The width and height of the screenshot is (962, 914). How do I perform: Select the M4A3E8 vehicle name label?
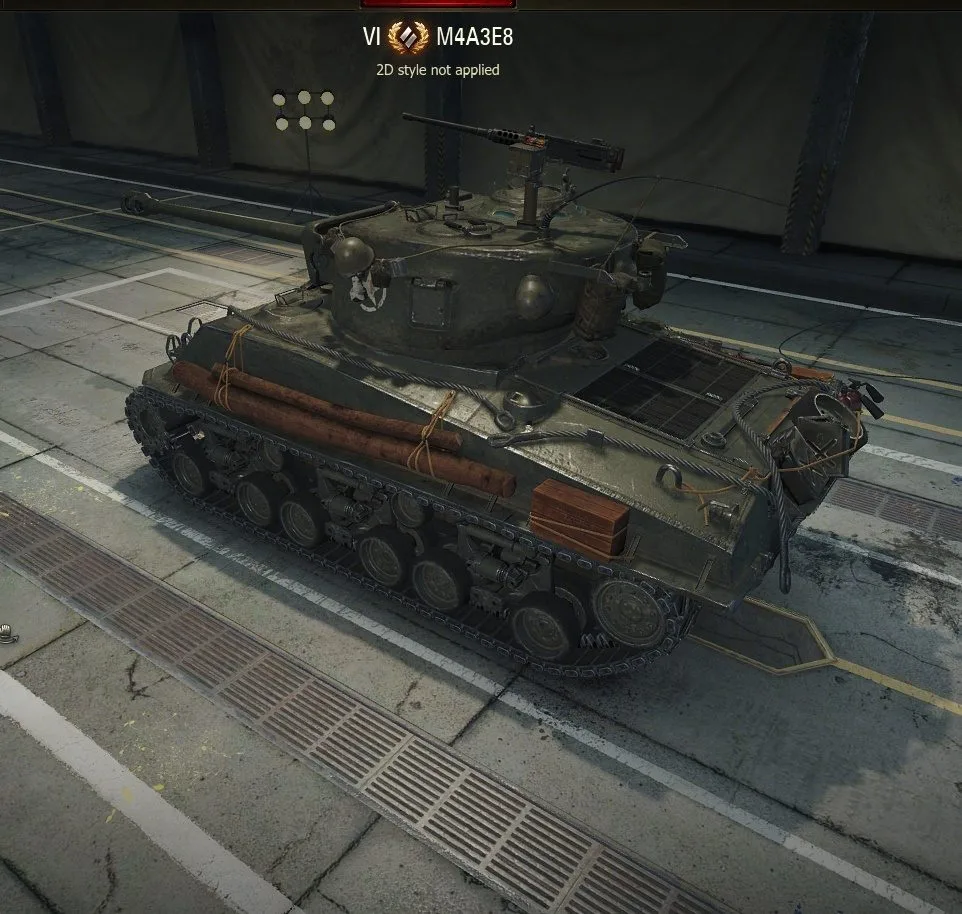474,38
